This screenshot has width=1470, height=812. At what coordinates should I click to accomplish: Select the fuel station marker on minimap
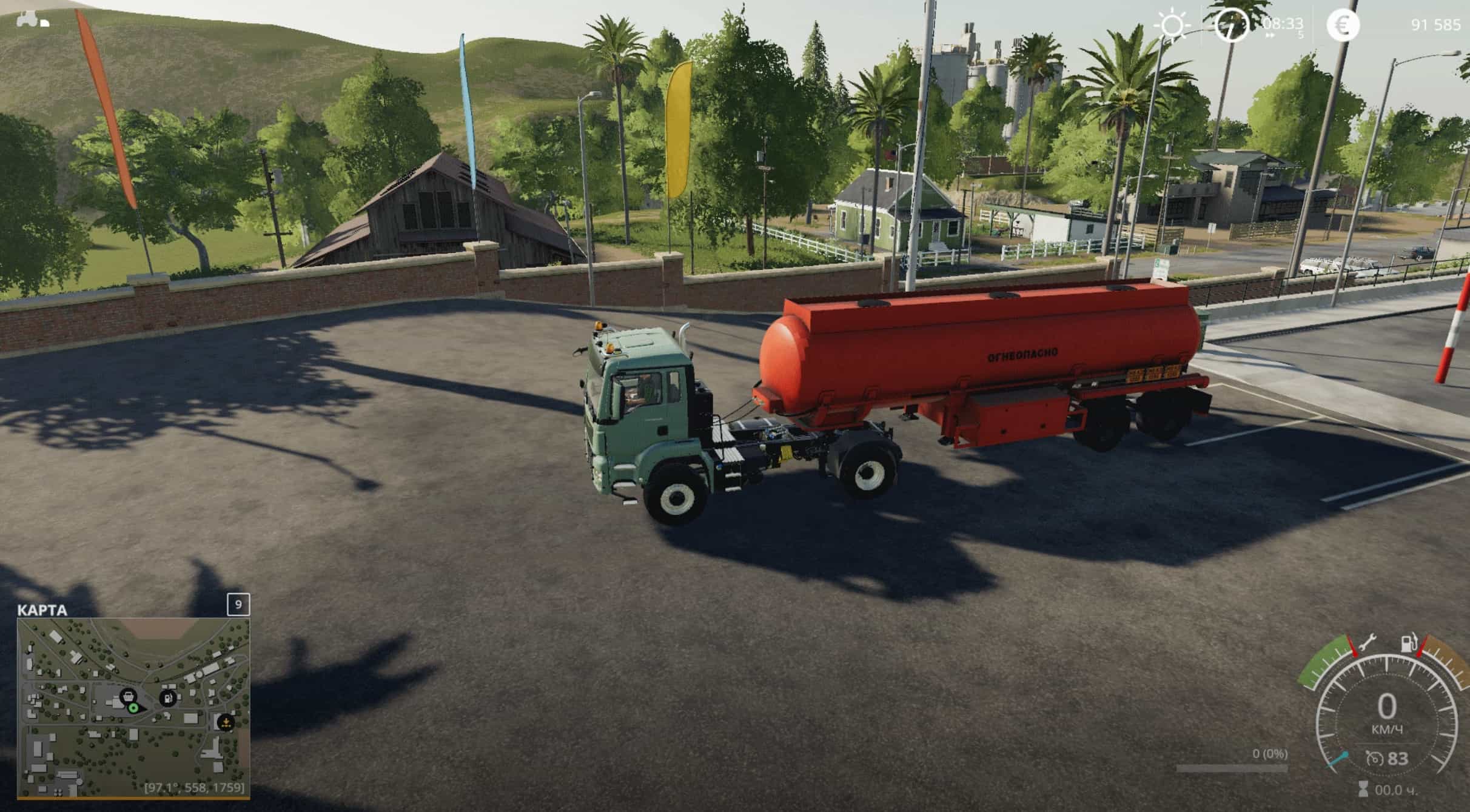click(x=168, y=699)
